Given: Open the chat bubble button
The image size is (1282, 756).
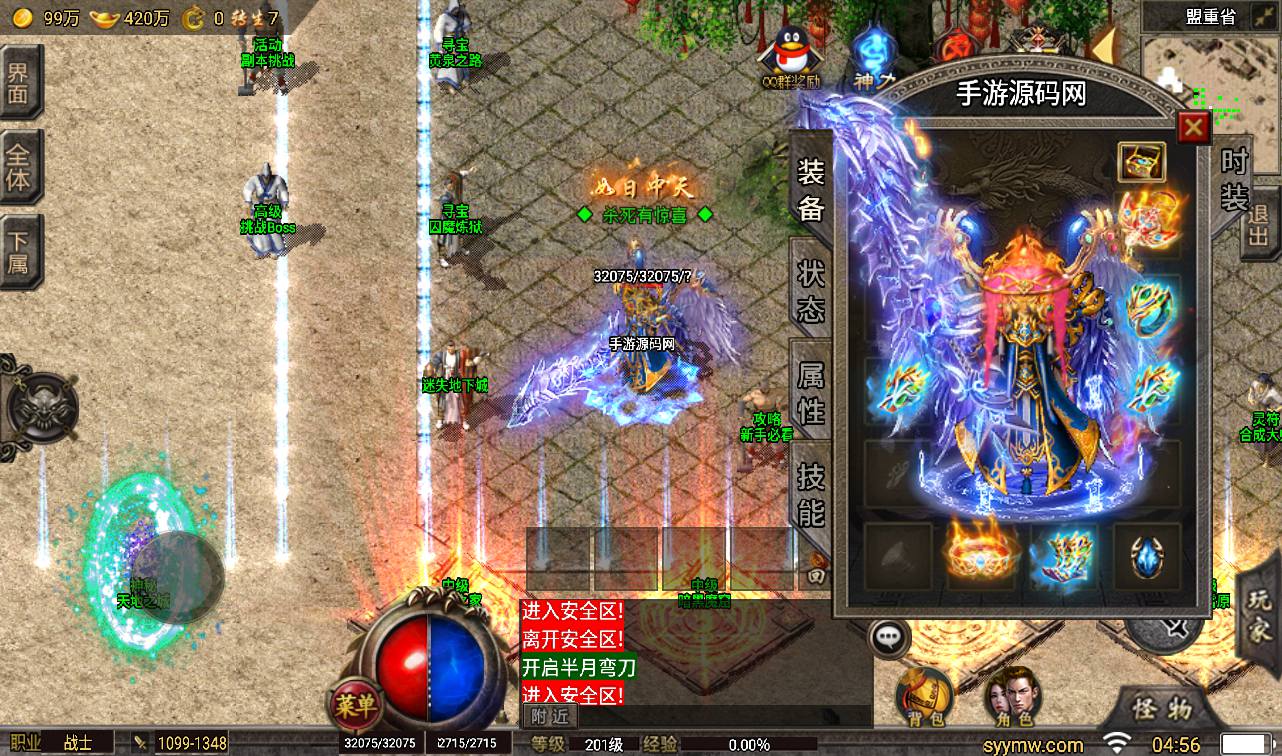Looking at the screenshot, I should point(888,636).
